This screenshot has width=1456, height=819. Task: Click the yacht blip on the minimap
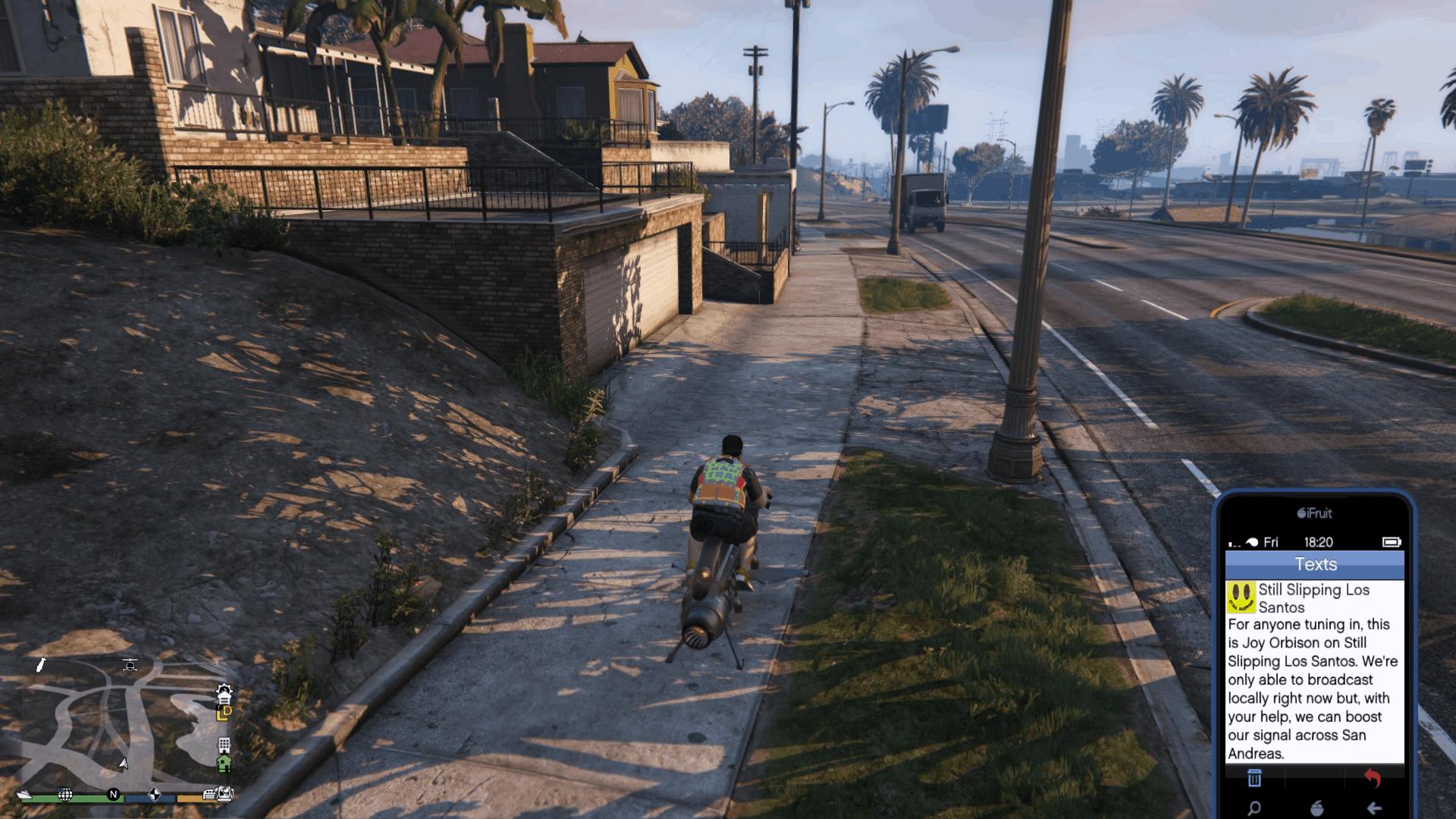tap(25, 794)
